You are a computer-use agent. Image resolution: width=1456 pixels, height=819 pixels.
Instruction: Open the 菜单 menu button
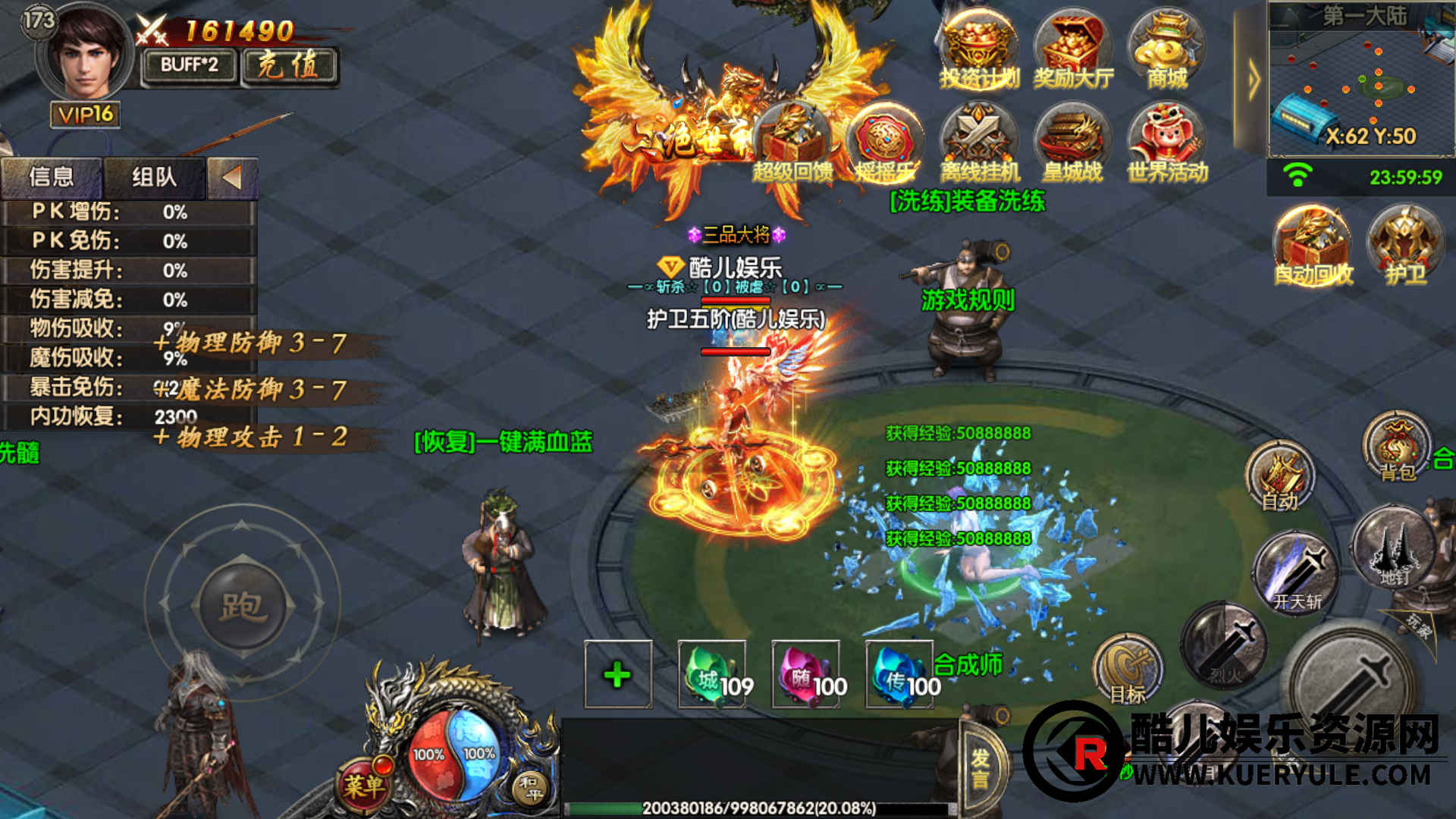tap(364, 785)
